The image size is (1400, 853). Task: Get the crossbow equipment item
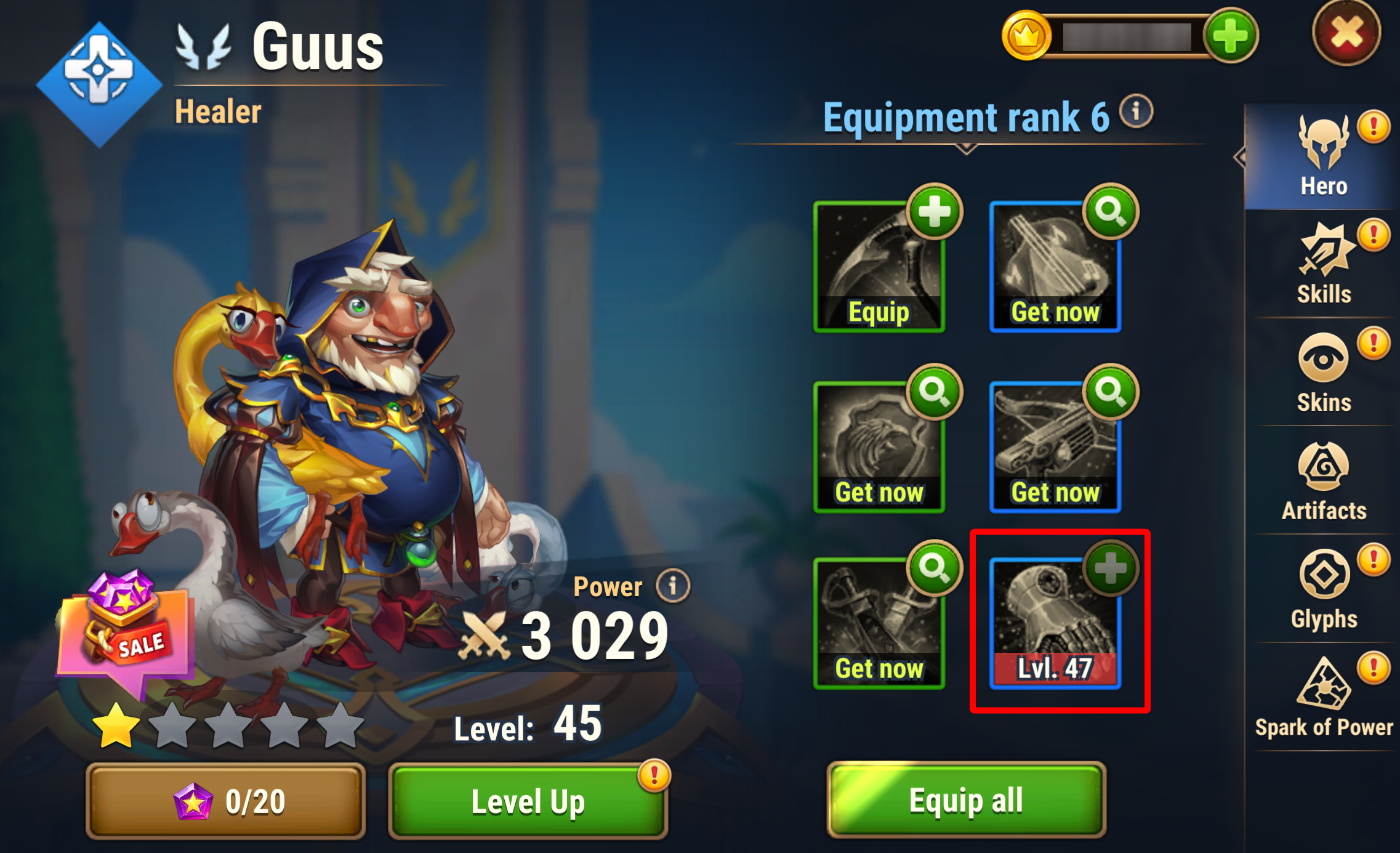[x=1055, y=448]
